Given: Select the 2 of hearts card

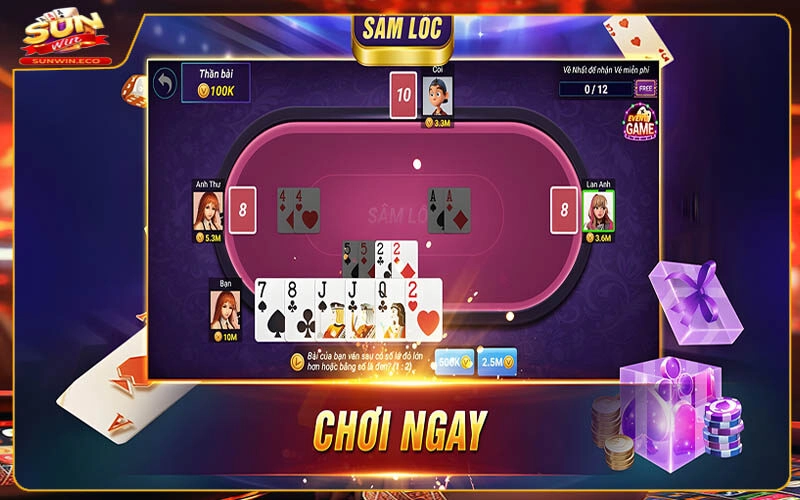Looking at the screenshot, I should pos(424,310).
